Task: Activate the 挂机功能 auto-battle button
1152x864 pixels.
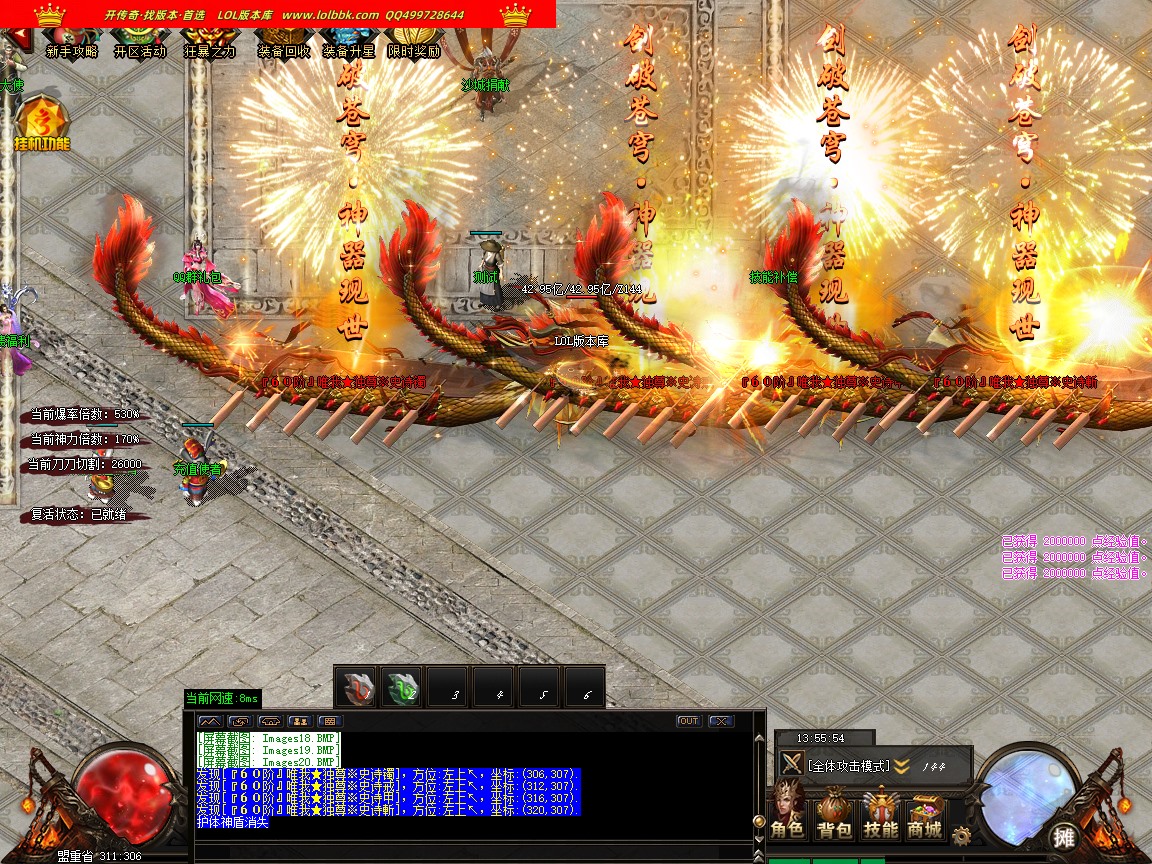Action: pyautogui.click(x=42, y=123)
